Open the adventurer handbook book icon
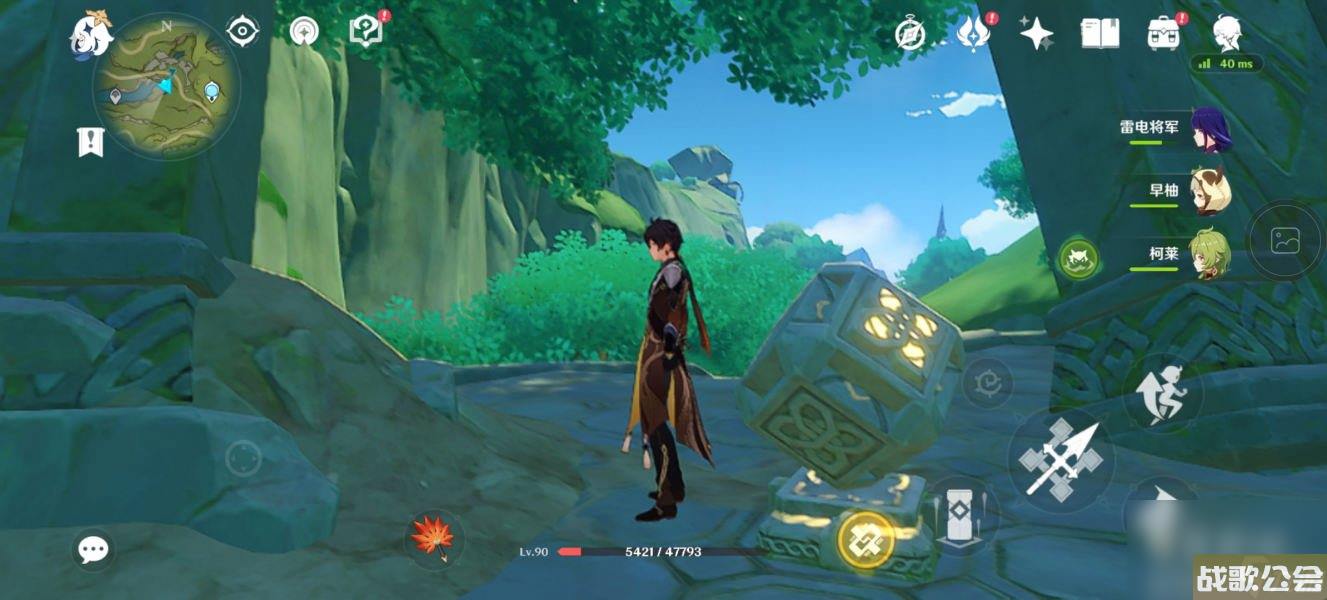Viewport: 1327px width, 600px height. click(1100, 34)
